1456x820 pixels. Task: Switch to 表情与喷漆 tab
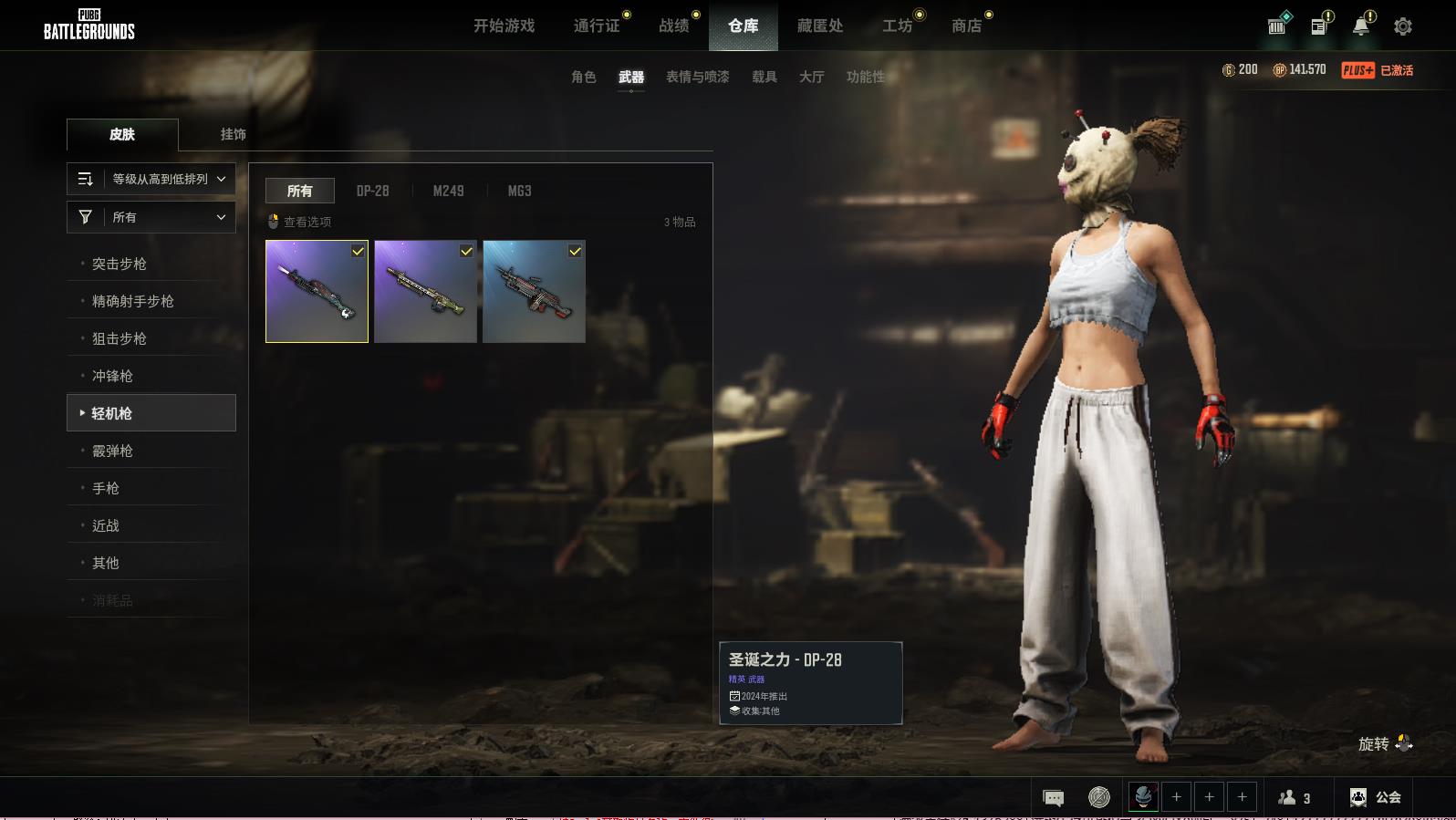click(697, 77)
